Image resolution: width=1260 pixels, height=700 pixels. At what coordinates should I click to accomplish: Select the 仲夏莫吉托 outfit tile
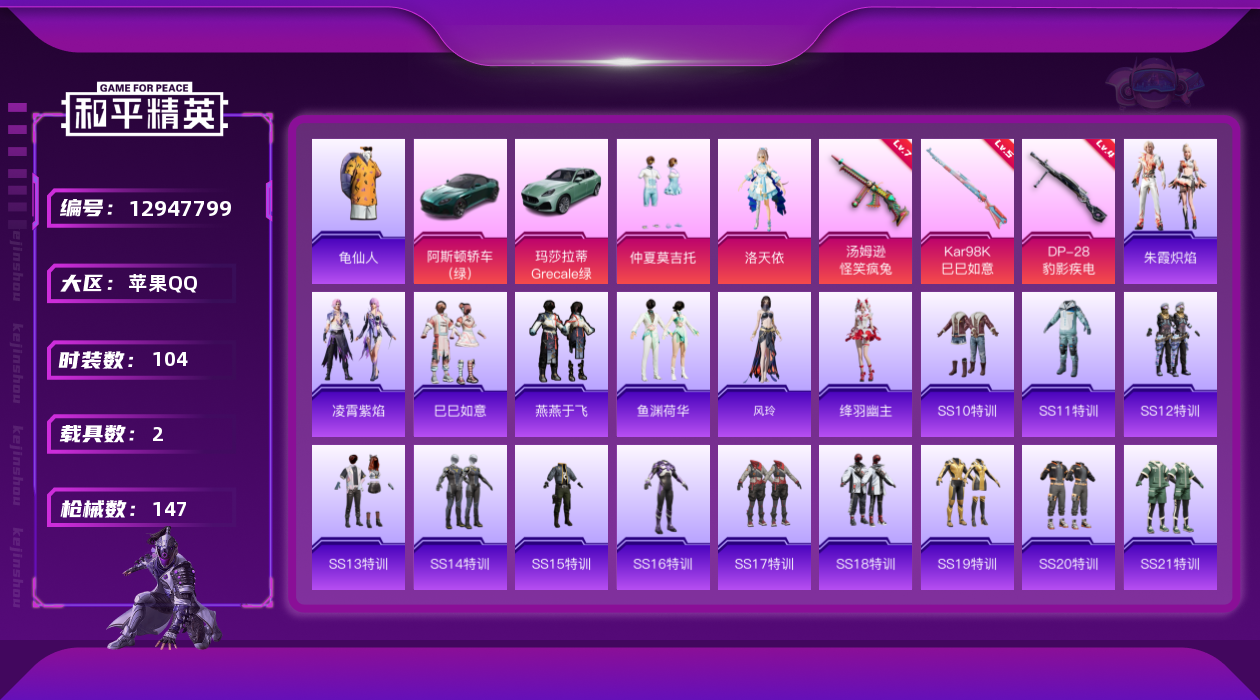click(663, 210)
